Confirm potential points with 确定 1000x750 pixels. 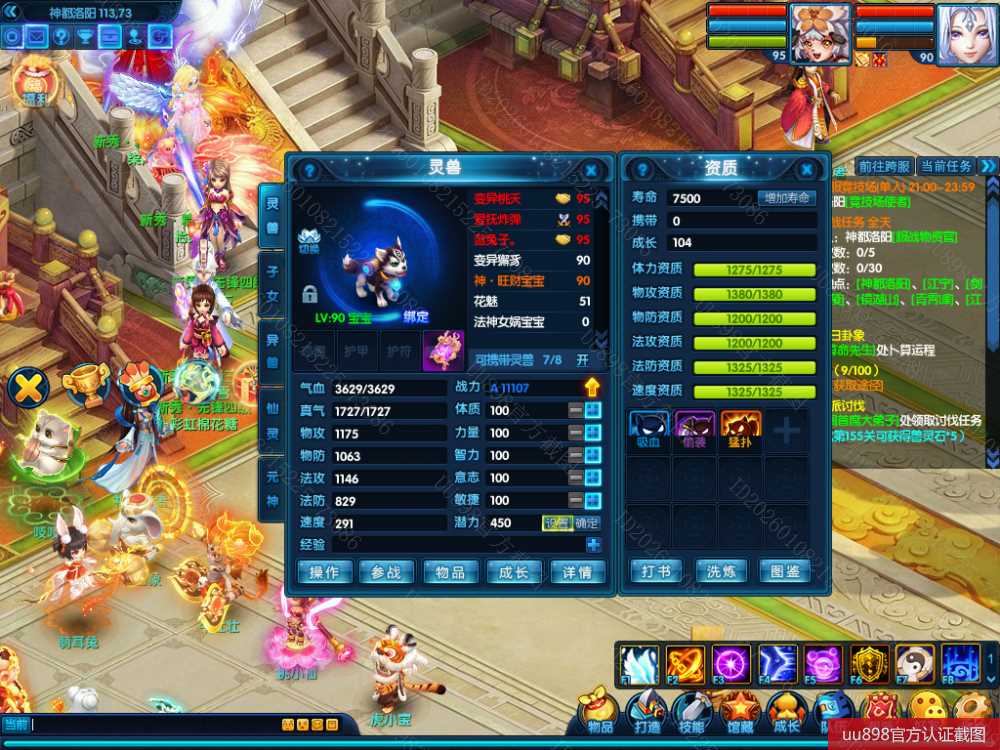click(587, 523)
